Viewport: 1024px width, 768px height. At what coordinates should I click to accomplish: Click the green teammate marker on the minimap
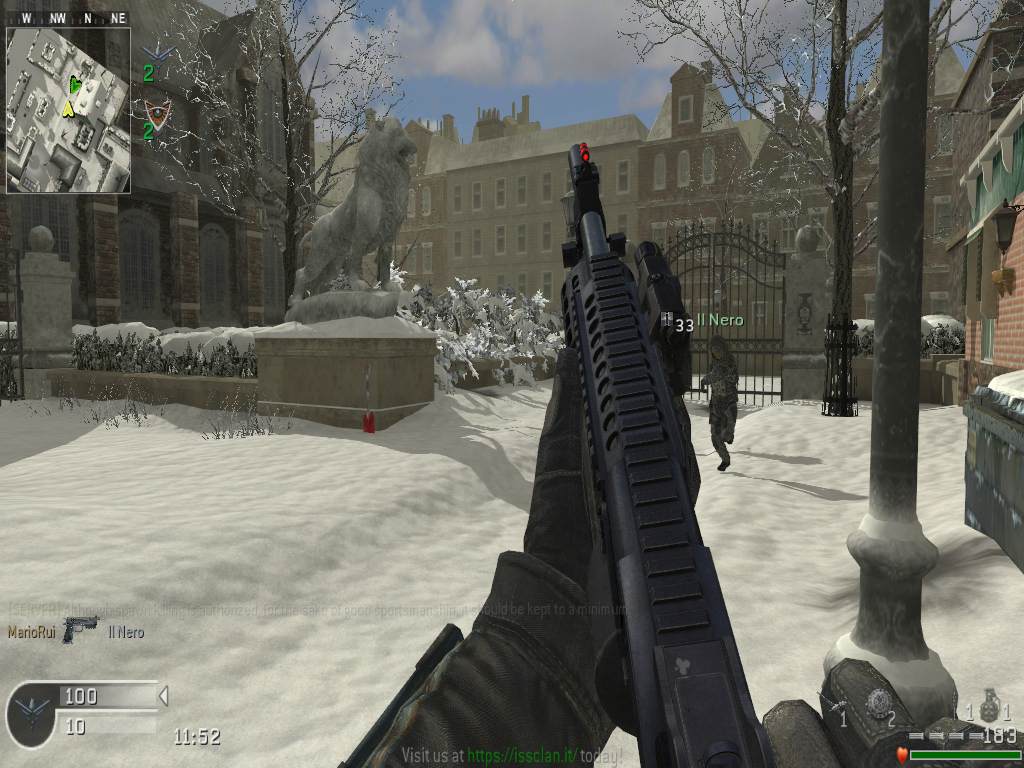click(x=75, y=86)
